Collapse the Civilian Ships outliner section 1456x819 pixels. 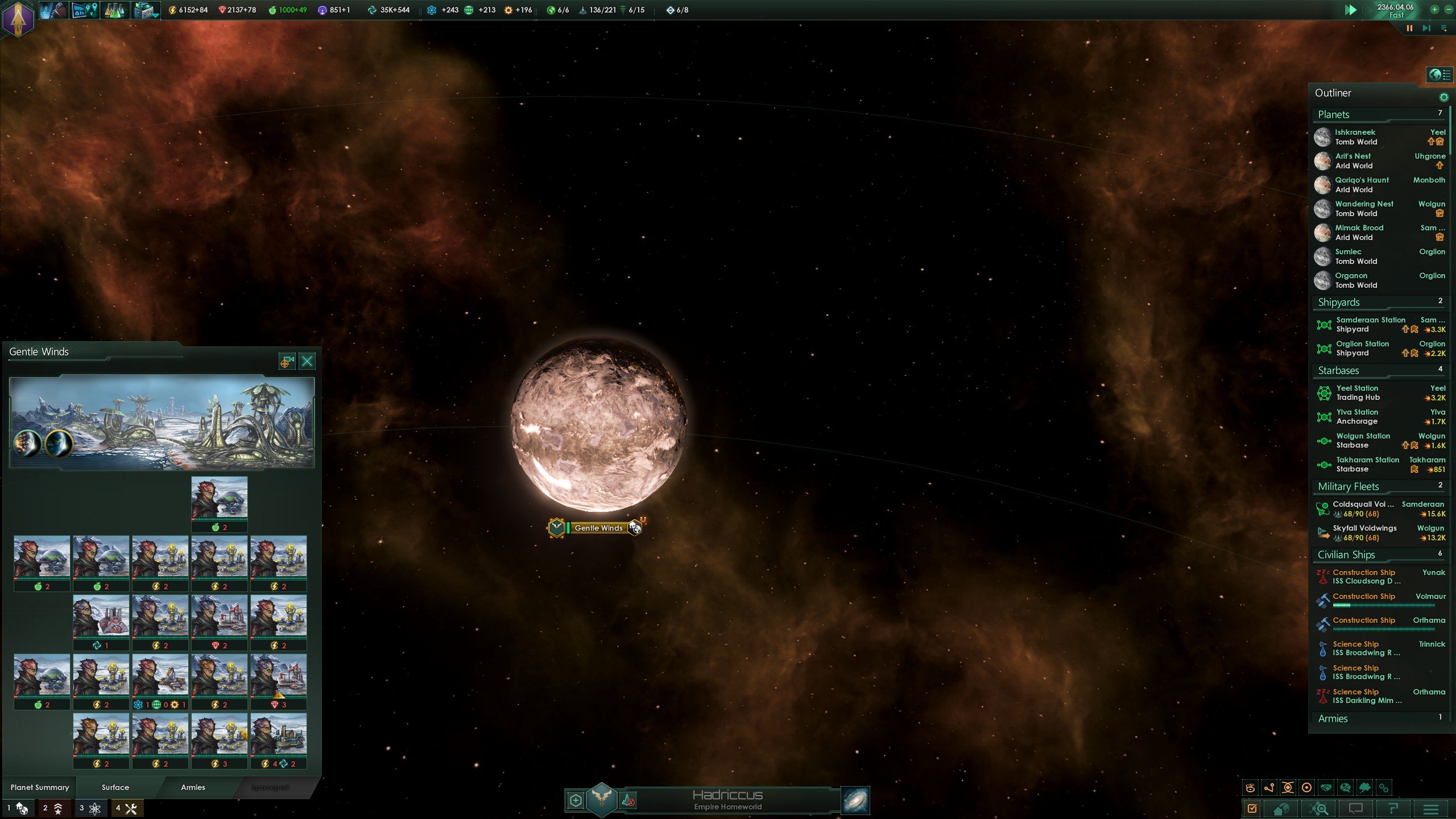click(x=1346, y=555)
